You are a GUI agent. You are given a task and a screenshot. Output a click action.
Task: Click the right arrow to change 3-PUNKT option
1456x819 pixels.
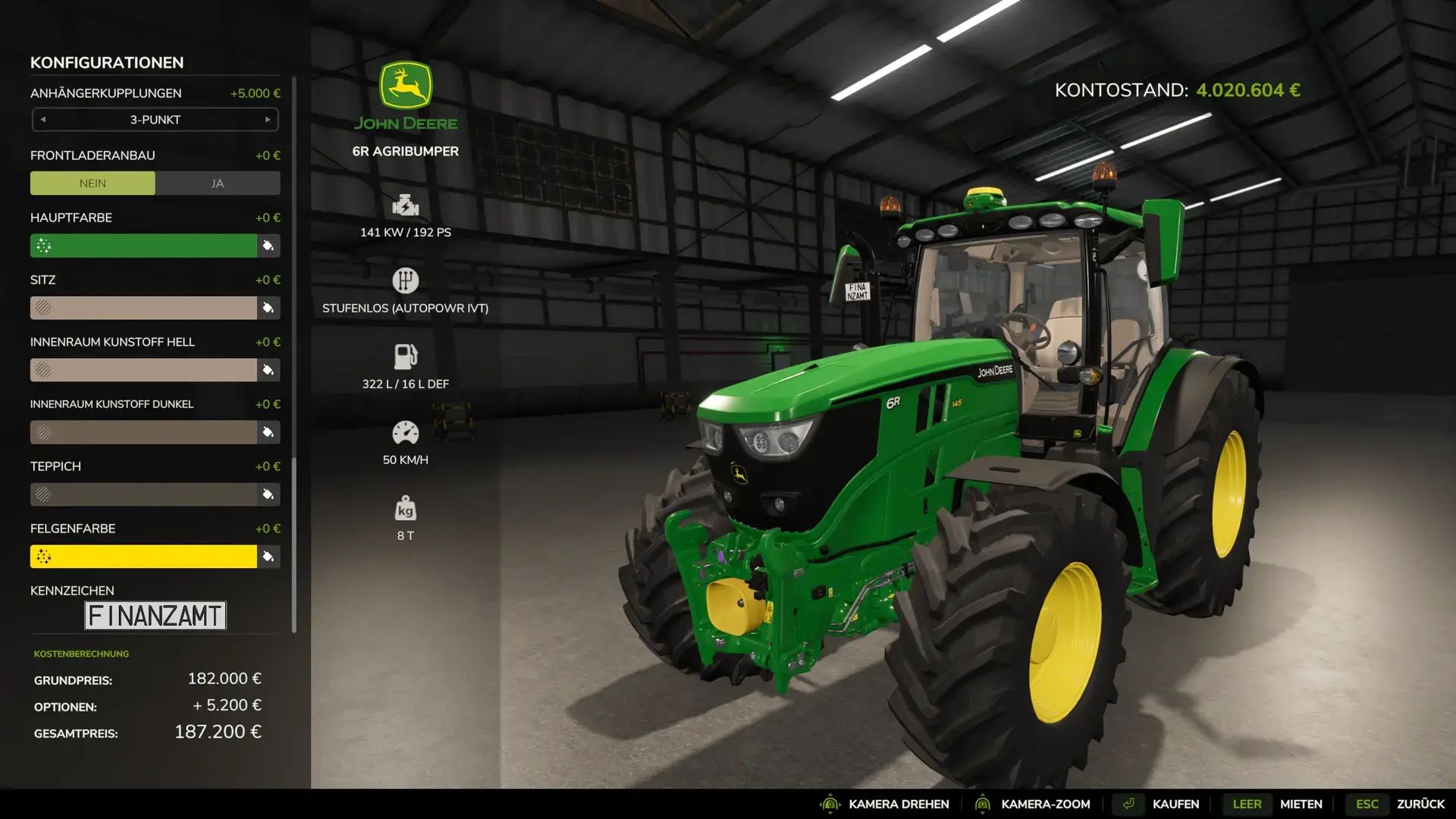coord(267,119)
